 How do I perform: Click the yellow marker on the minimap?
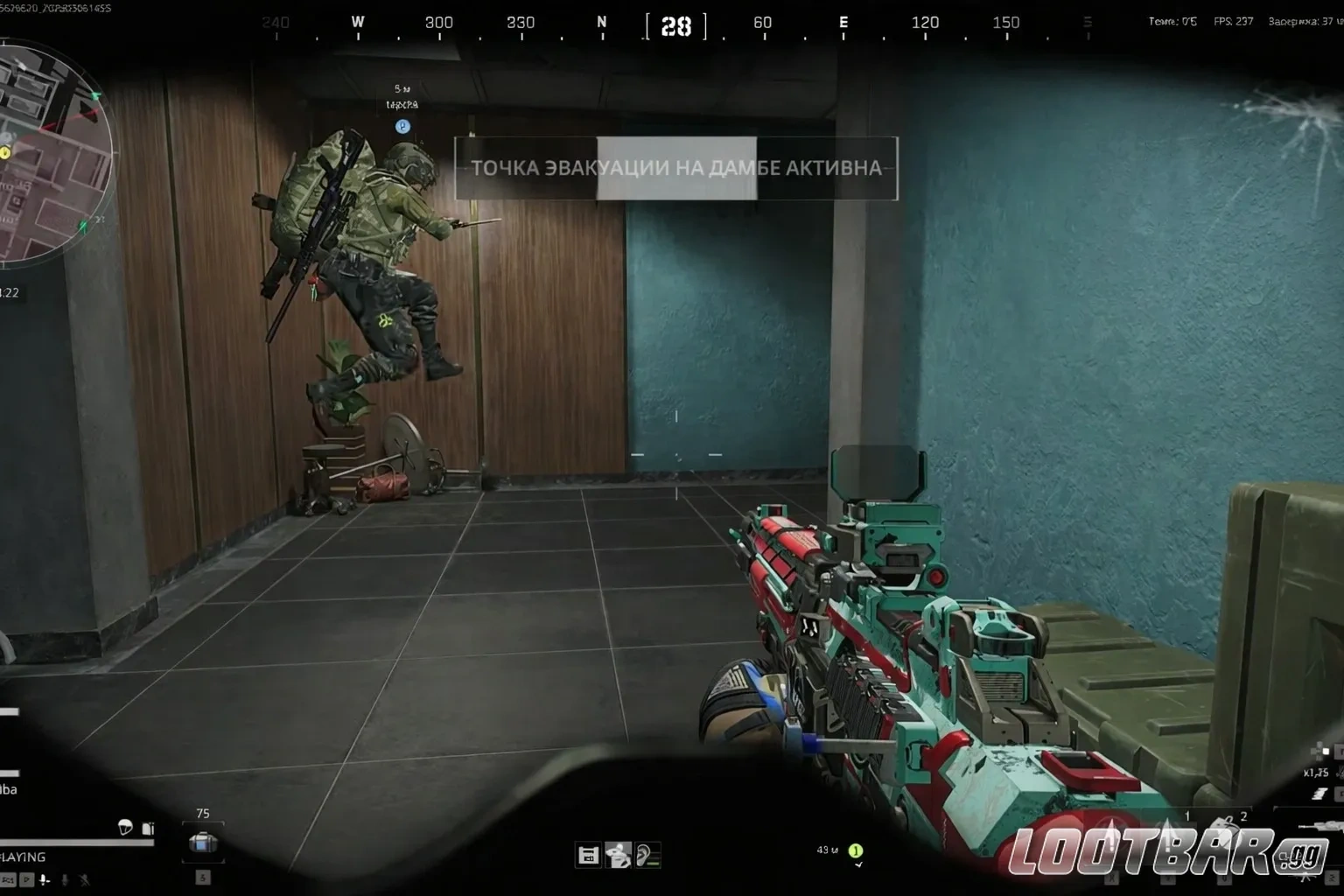(x=5, y=153)
